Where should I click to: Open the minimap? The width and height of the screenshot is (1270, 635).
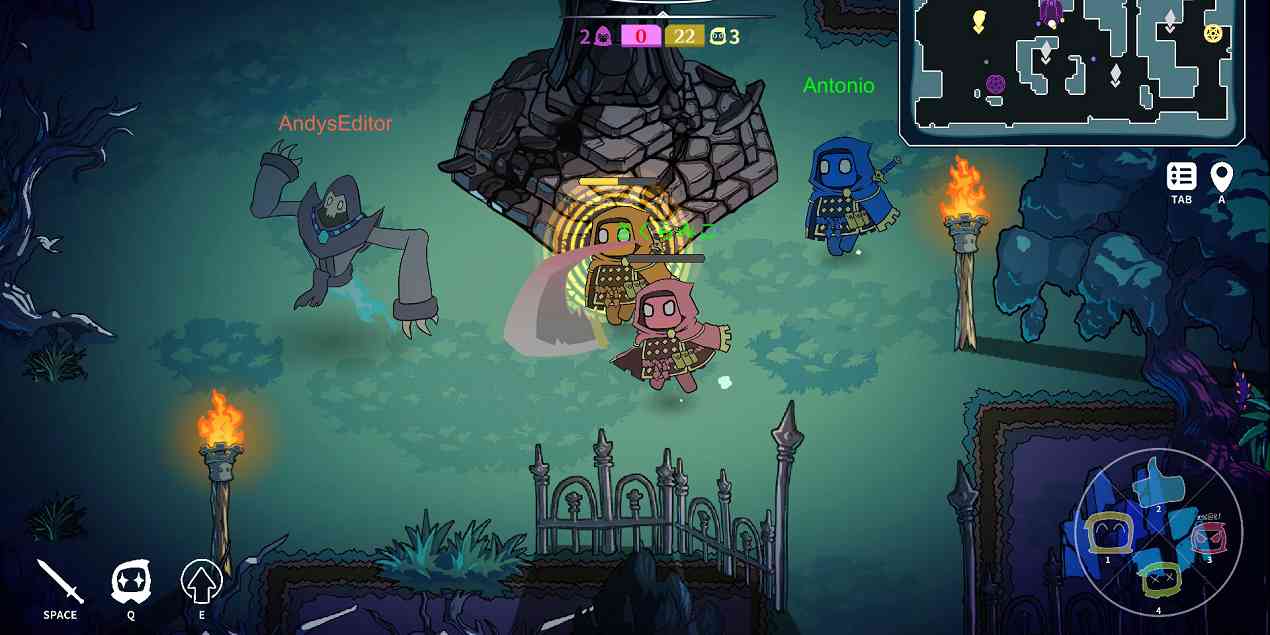[x=1072, y=70]
